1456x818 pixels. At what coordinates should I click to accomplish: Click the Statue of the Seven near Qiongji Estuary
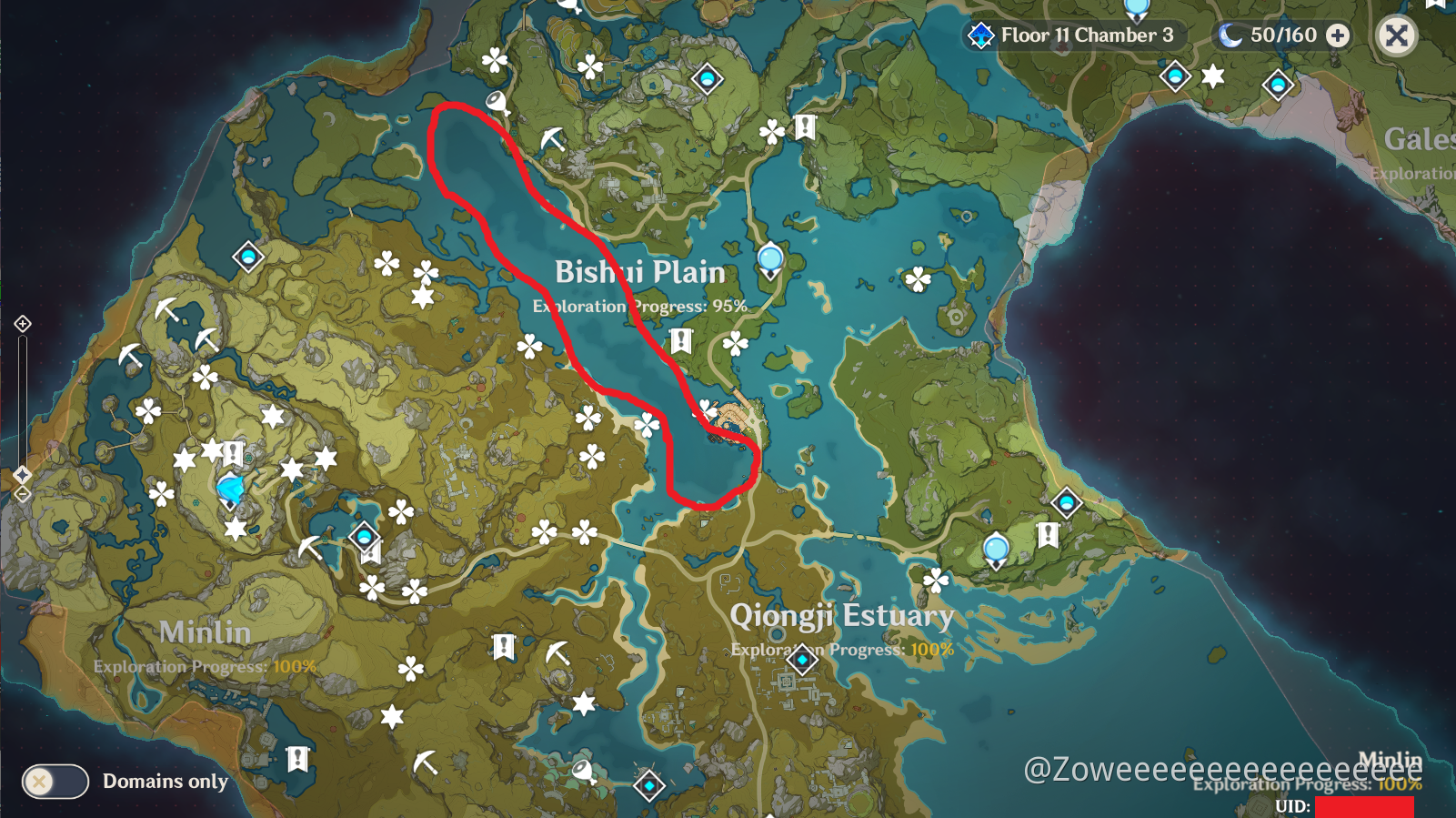(x=997, y=550)
